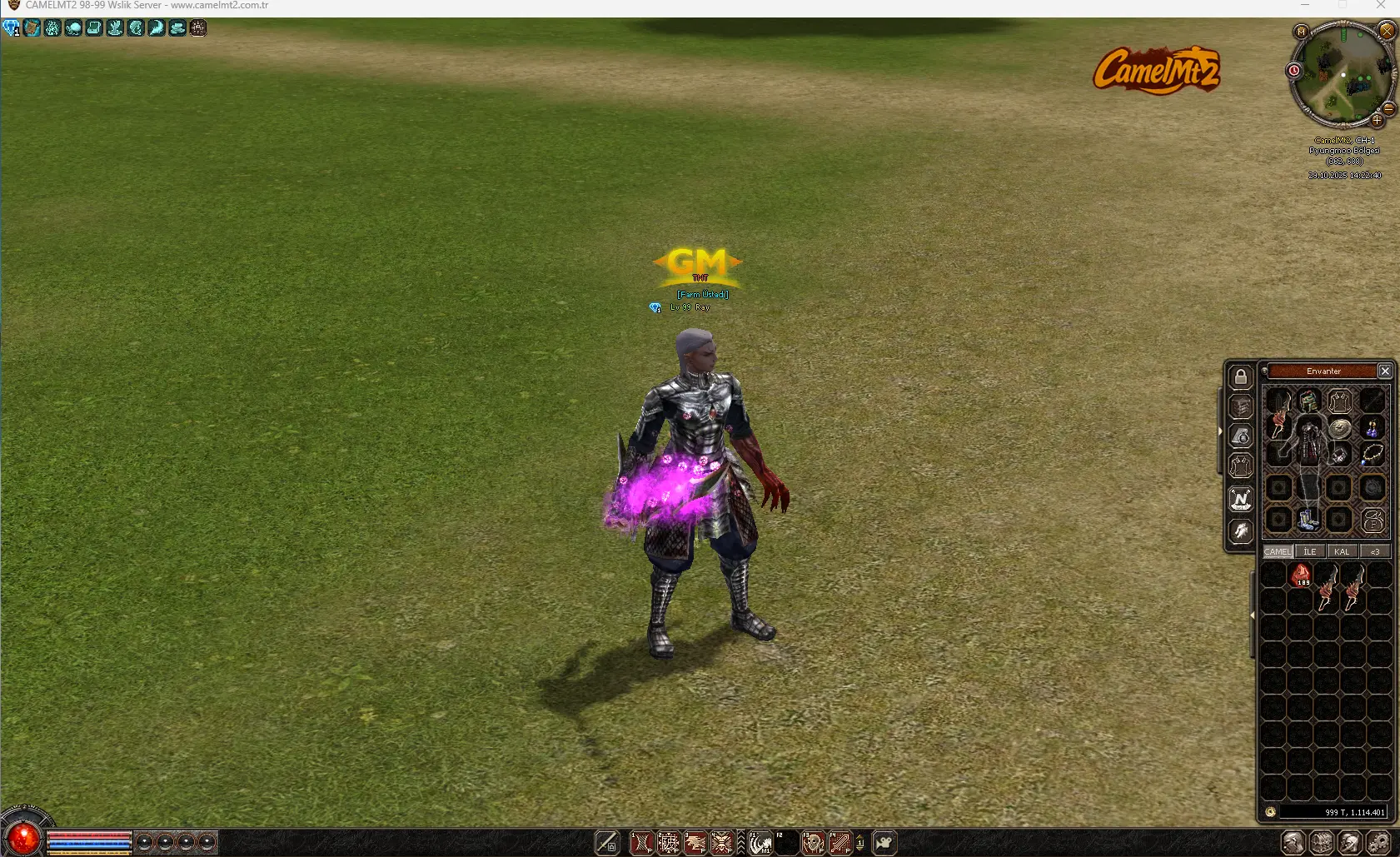Select the equipped boots slot
This screenshot has height=857, width=1400.
(1308, 520)
